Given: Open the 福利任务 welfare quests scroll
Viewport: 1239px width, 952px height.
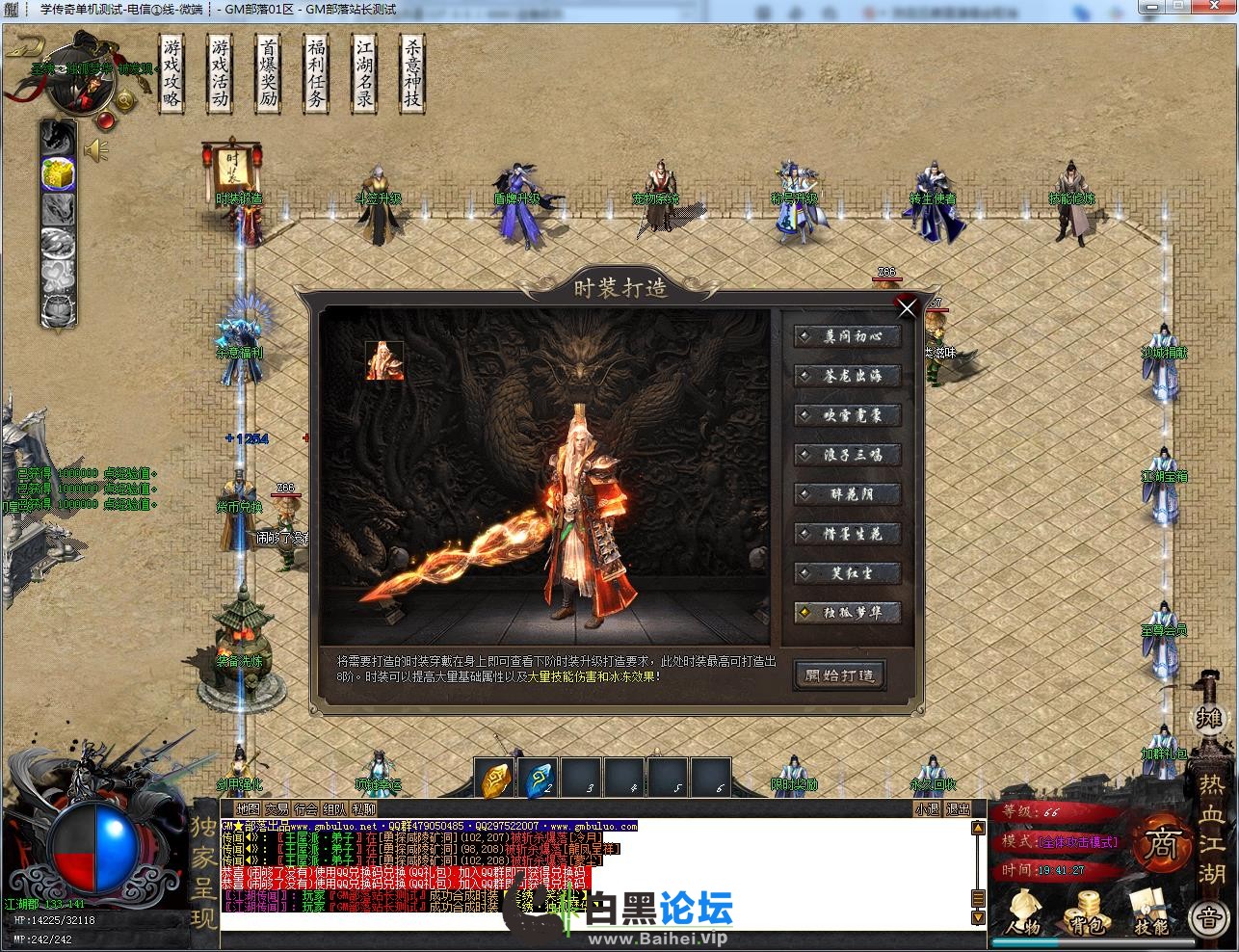Looking at the screenshot, I should point(316,73).
